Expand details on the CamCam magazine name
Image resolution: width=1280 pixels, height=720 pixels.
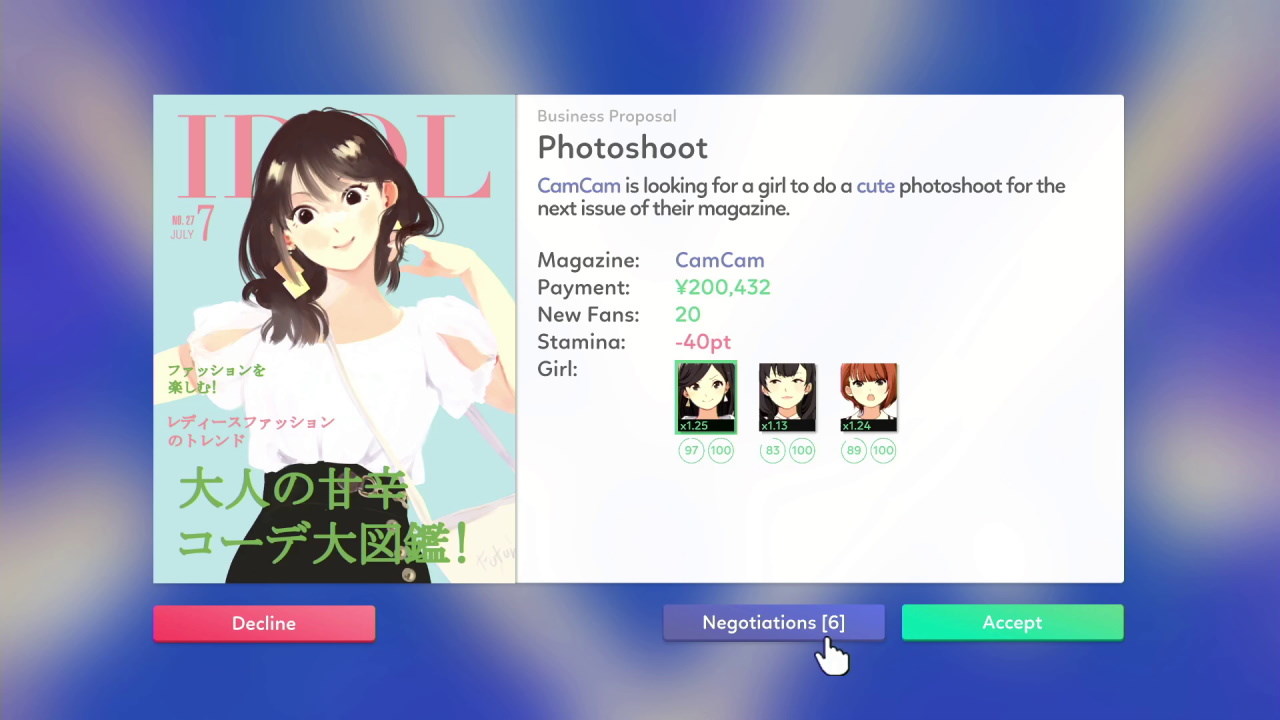(x=719, y=260)
